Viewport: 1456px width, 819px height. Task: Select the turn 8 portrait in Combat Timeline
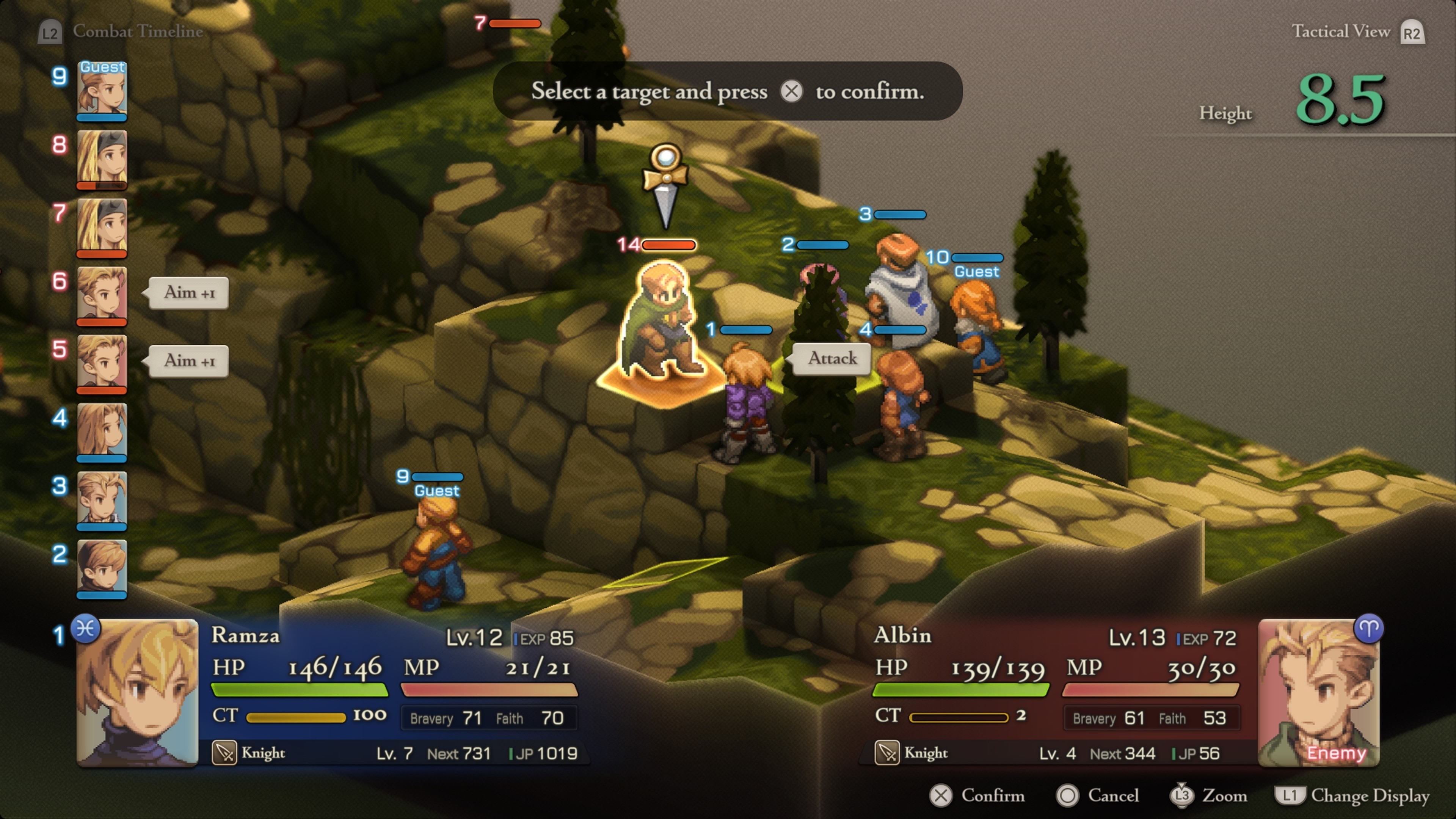tap(102, 159)
